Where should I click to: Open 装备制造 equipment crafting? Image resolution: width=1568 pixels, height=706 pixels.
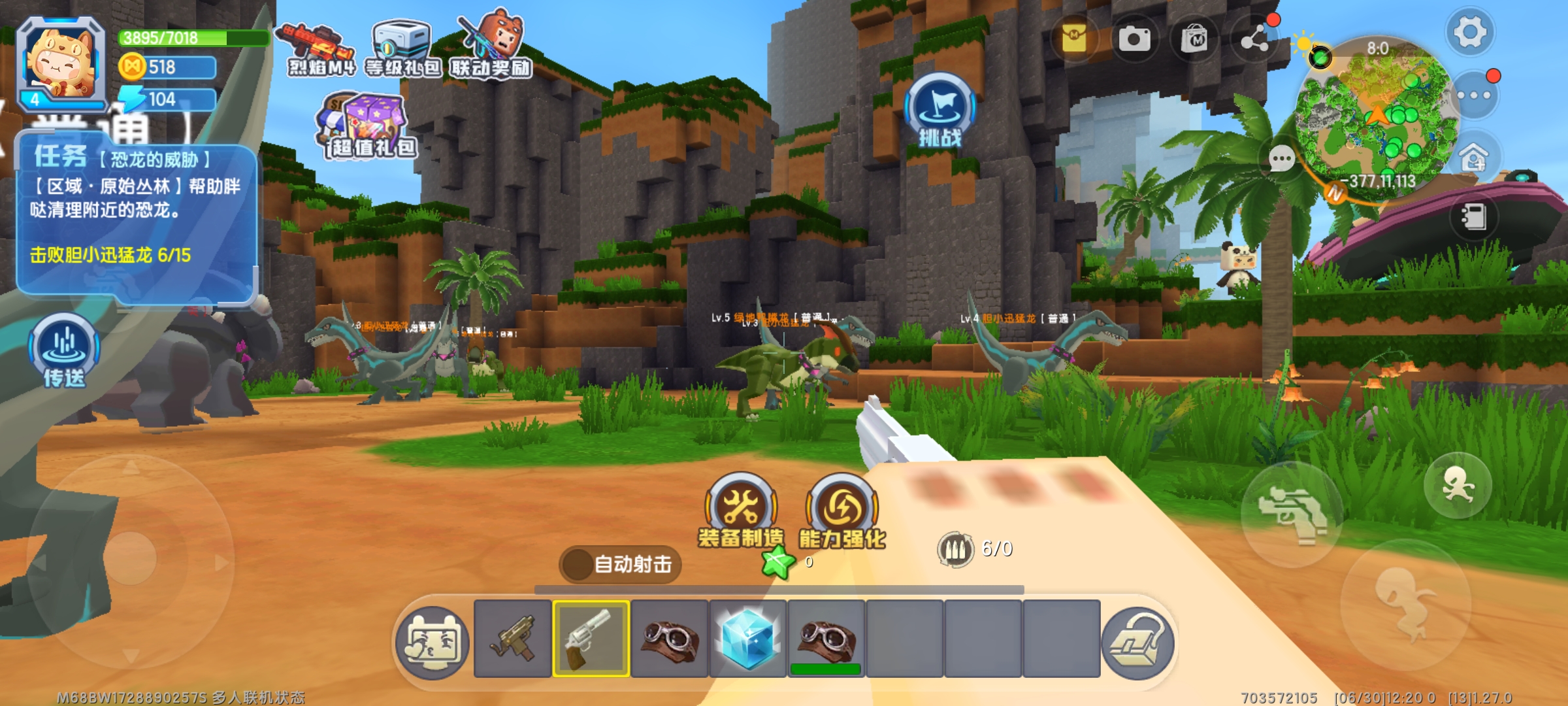click(x=741, y=511)
